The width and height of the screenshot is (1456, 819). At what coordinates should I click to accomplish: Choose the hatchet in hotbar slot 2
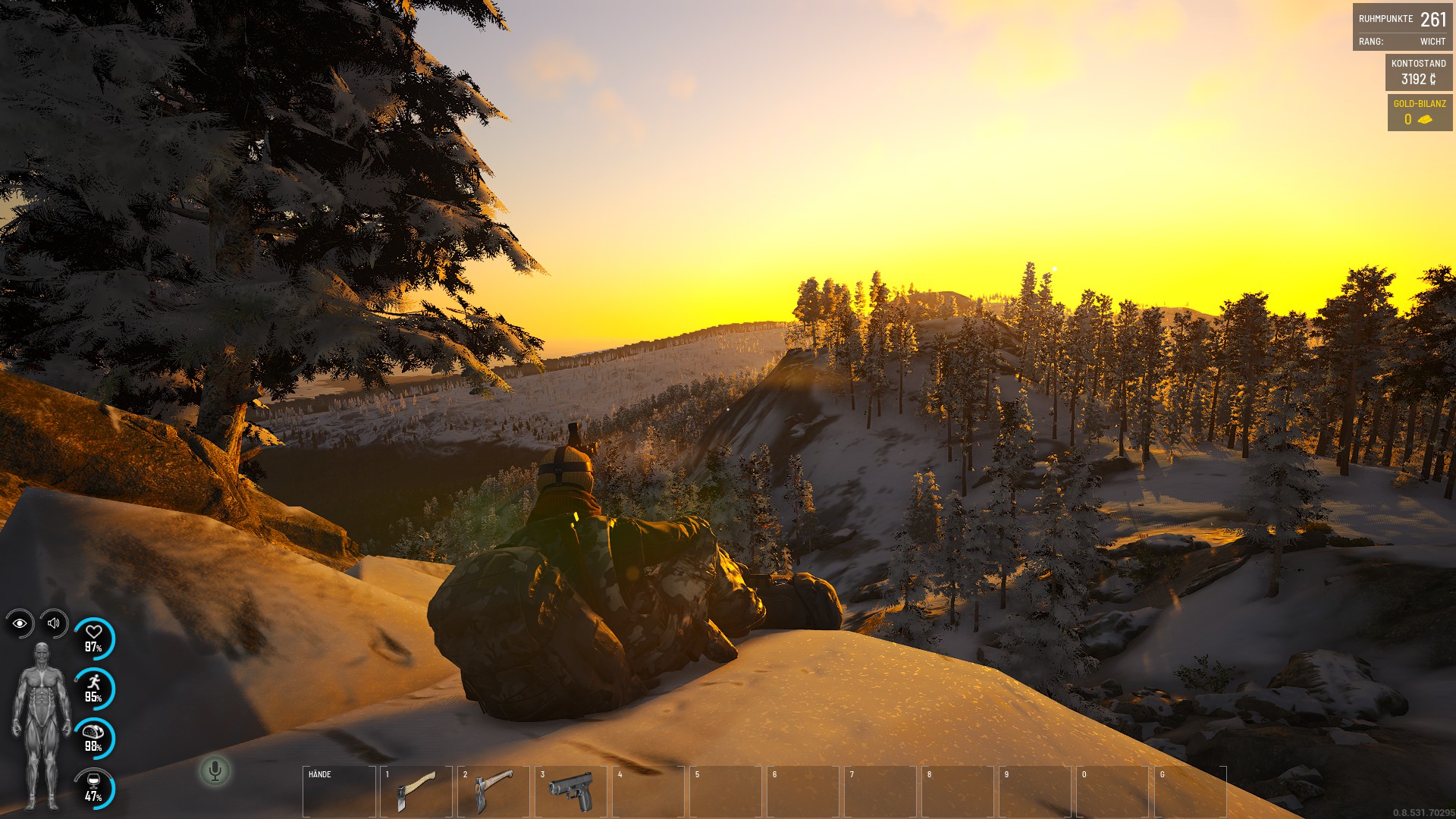pos(493,791)
